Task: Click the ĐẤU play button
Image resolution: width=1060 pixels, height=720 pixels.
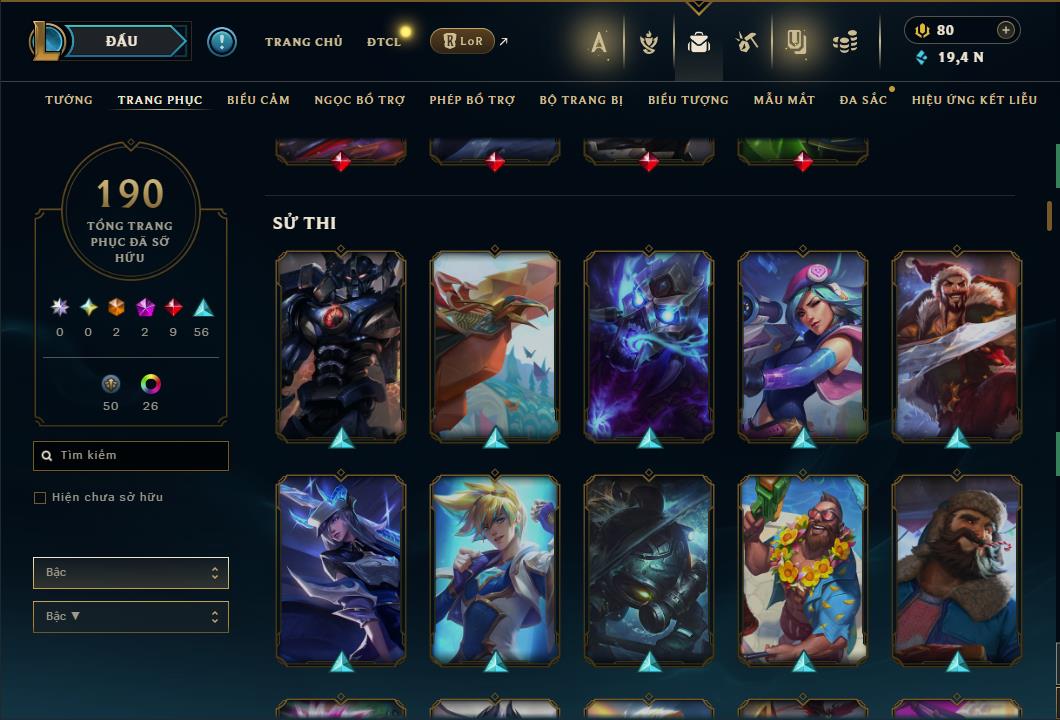Action: (x=121, y=41)
